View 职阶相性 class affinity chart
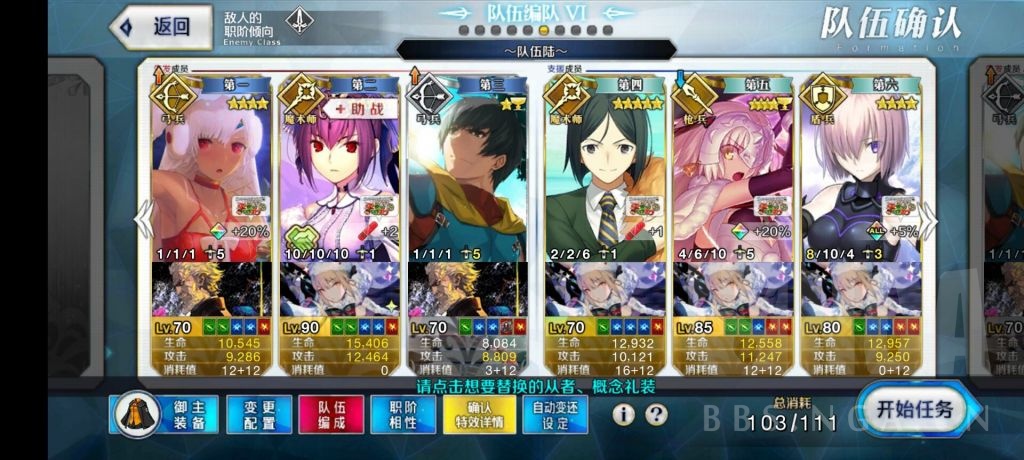This screenshot has width=1024, height=460. (x=403, y=415)
